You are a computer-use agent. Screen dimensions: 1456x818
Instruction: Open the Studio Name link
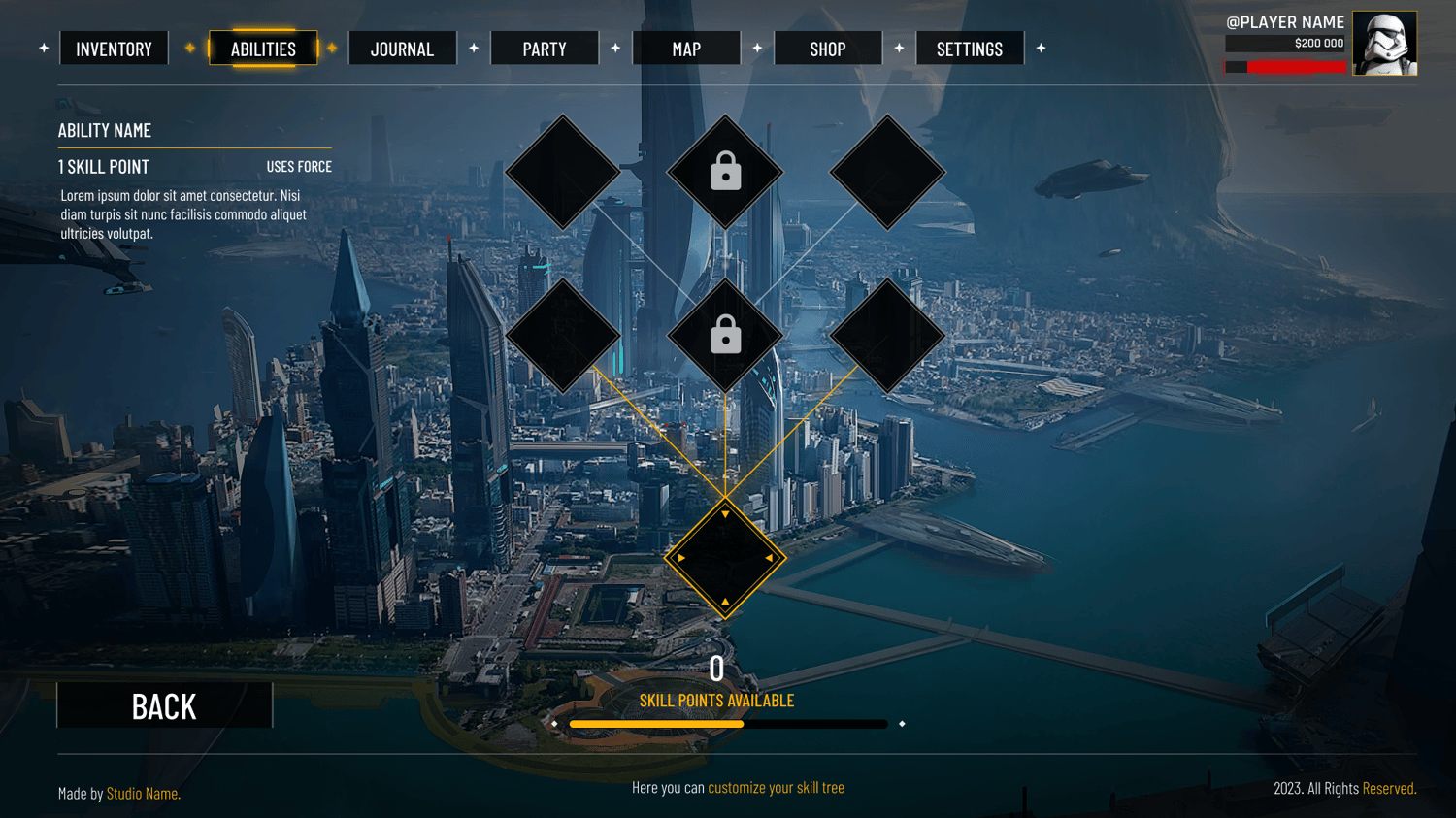pos(143,794)
